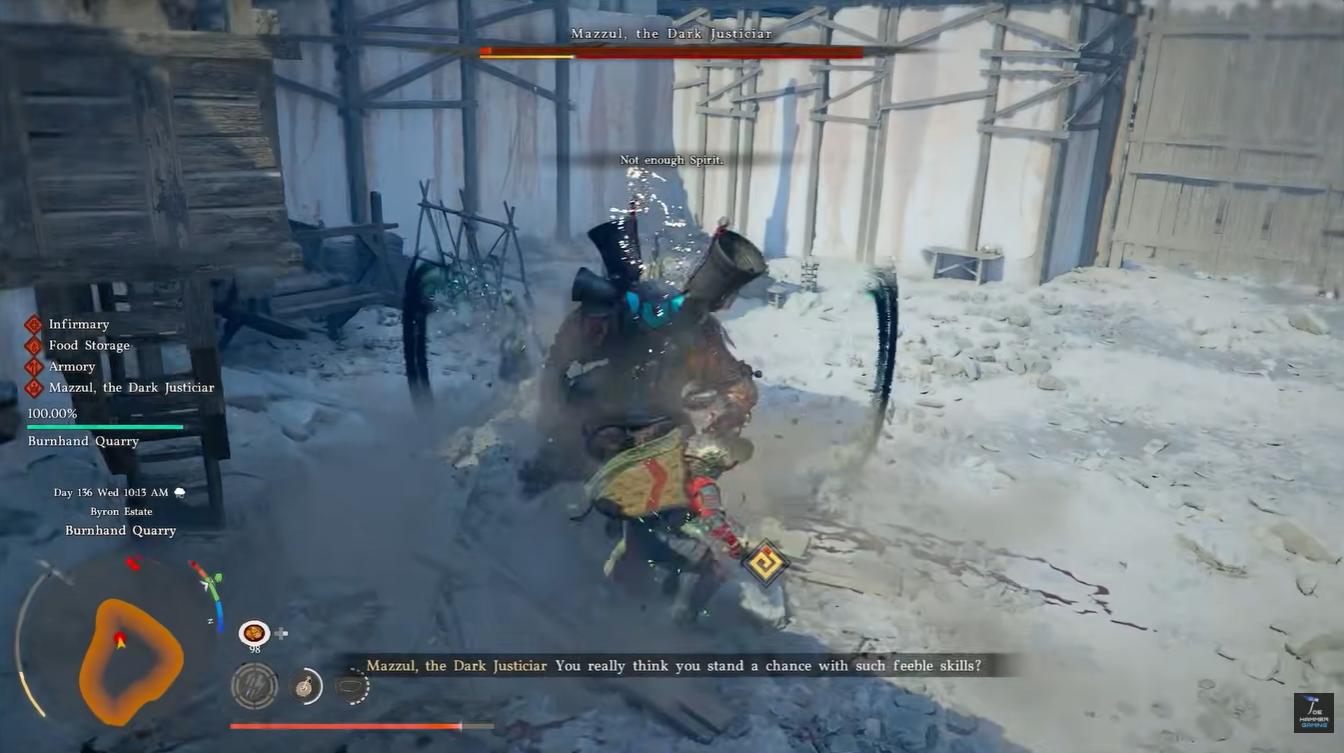Use the pendant ability icon
The width and height of the screenshot is (1344, 753).
(x=306, y=686)
